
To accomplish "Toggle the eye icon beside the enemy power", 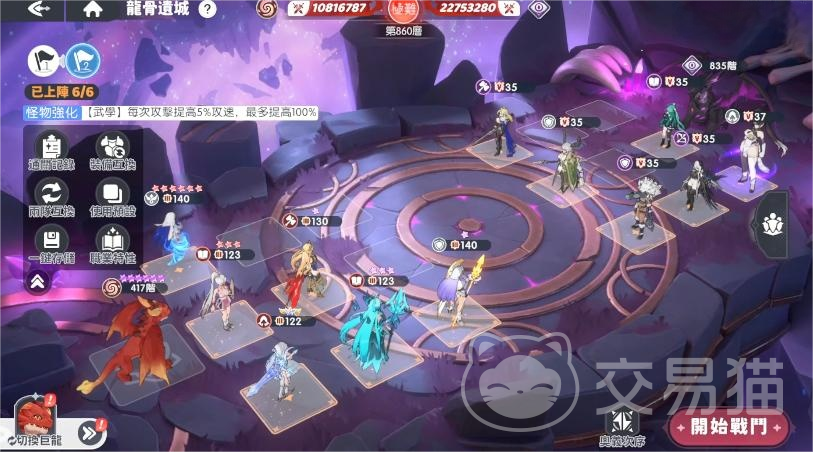I will click(541, 9).
